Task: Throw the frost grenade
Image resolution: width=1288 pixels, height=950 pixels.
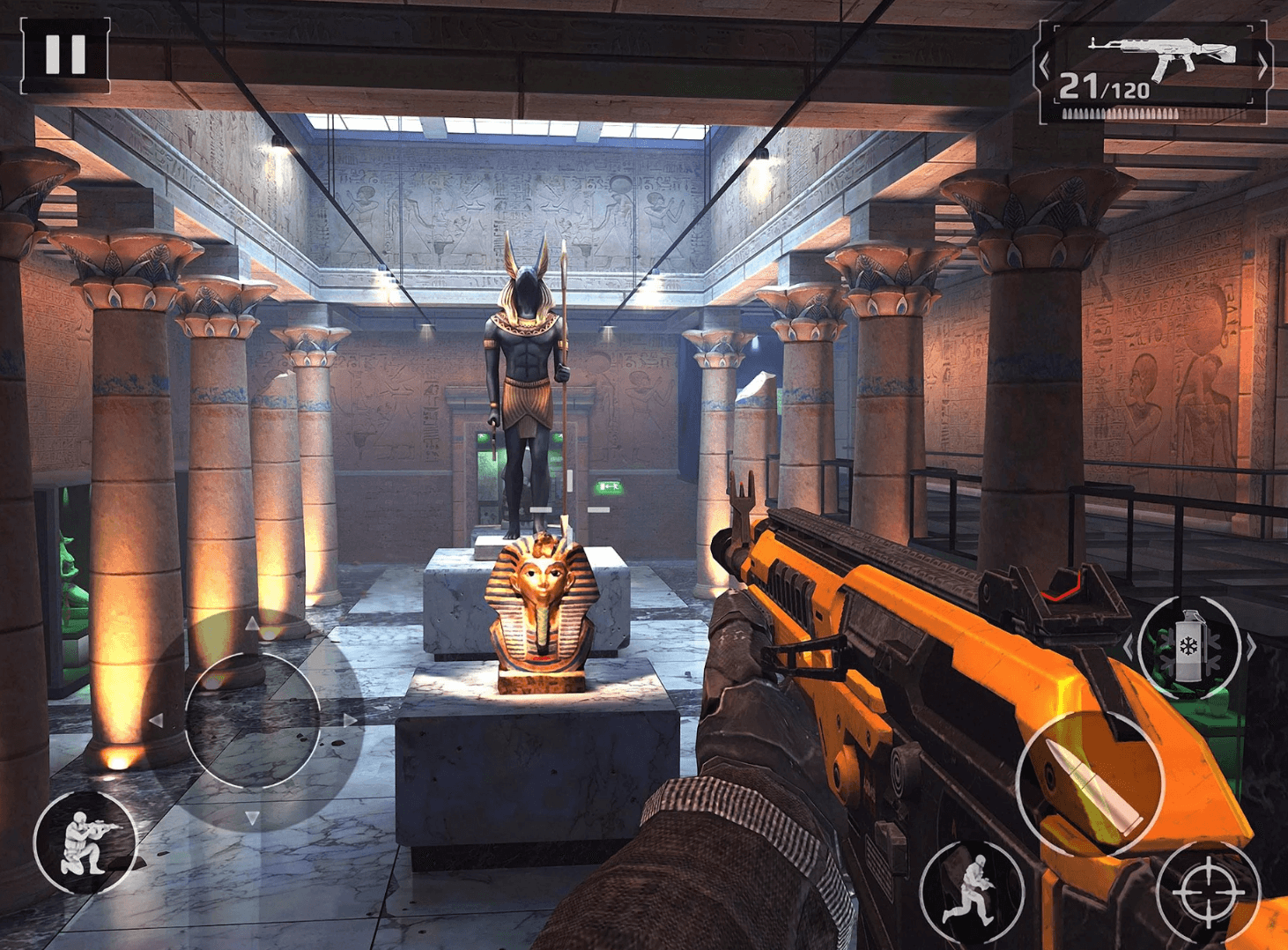Action: coord(1188,647)
